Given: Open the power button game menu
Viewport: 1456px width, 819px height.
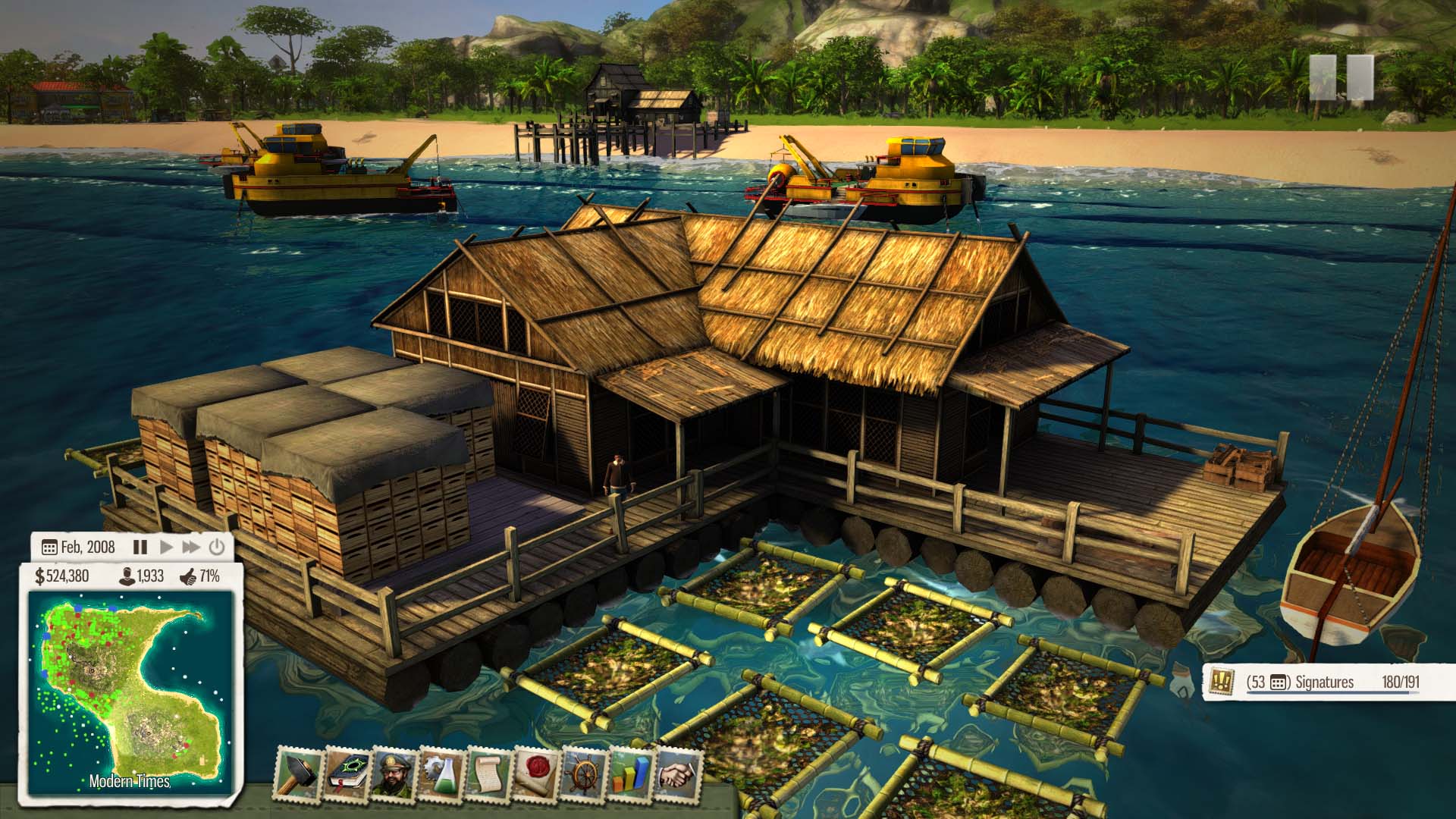Looking at the screenshot, I should (x=217, y=547).
